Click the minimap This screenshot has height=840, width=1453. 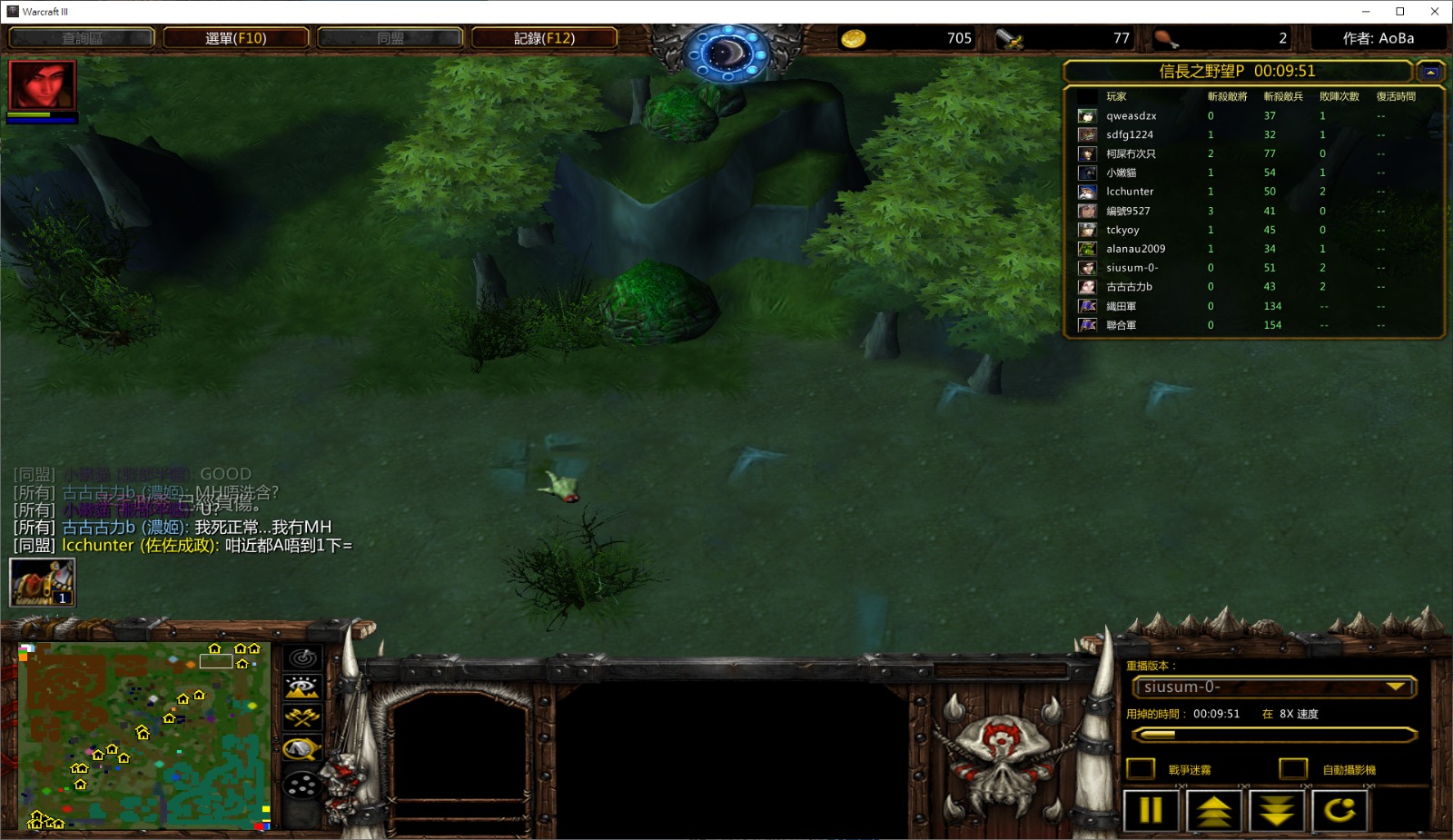pos(143,735)
